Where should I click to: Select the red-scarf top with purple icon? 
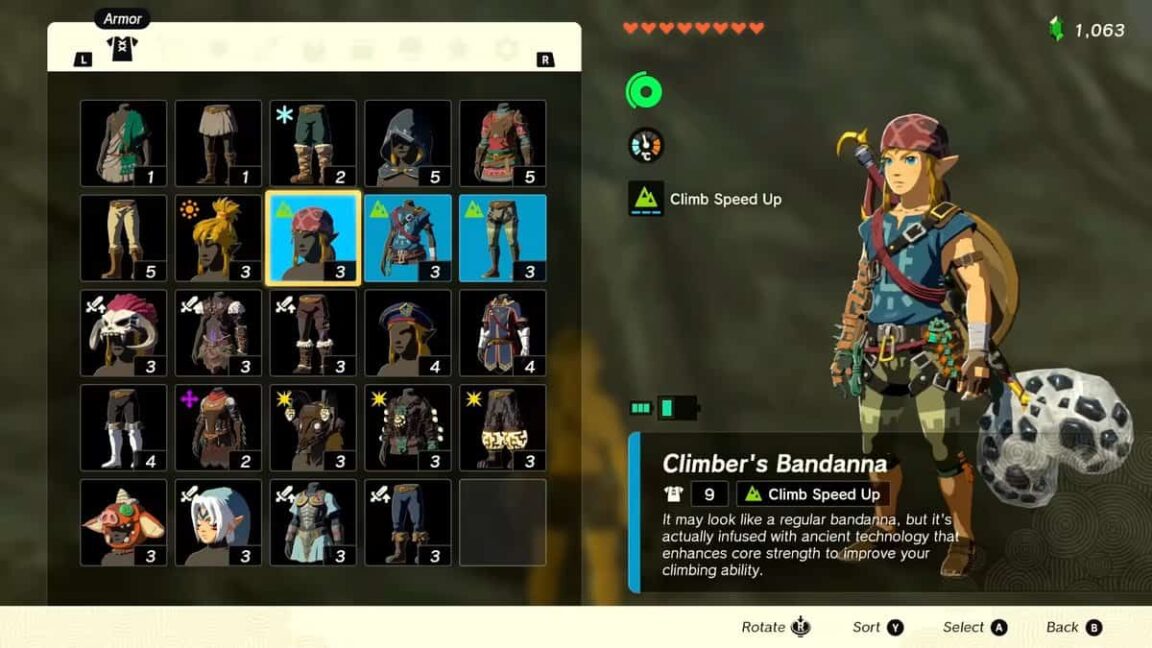(x=218, y=428)
